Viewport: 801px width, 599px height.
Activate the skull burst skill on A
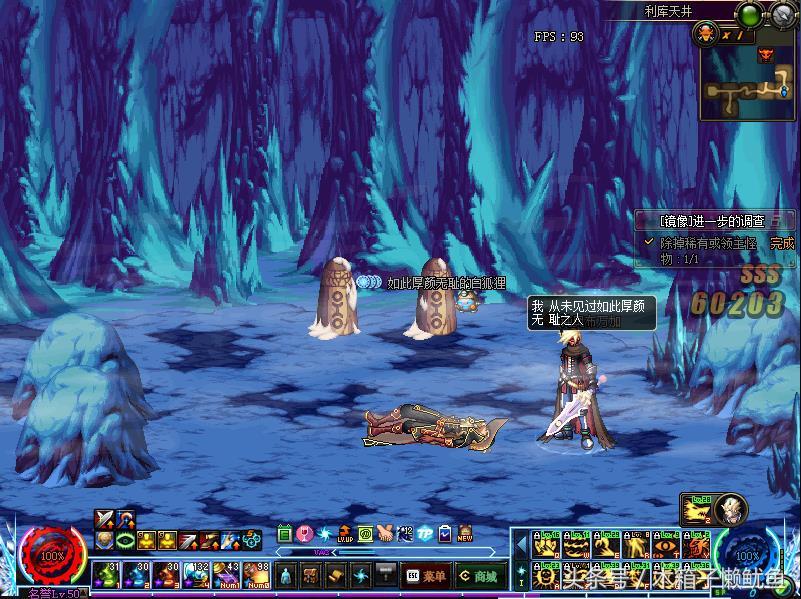pyautogui.click(x=546, y=575)
